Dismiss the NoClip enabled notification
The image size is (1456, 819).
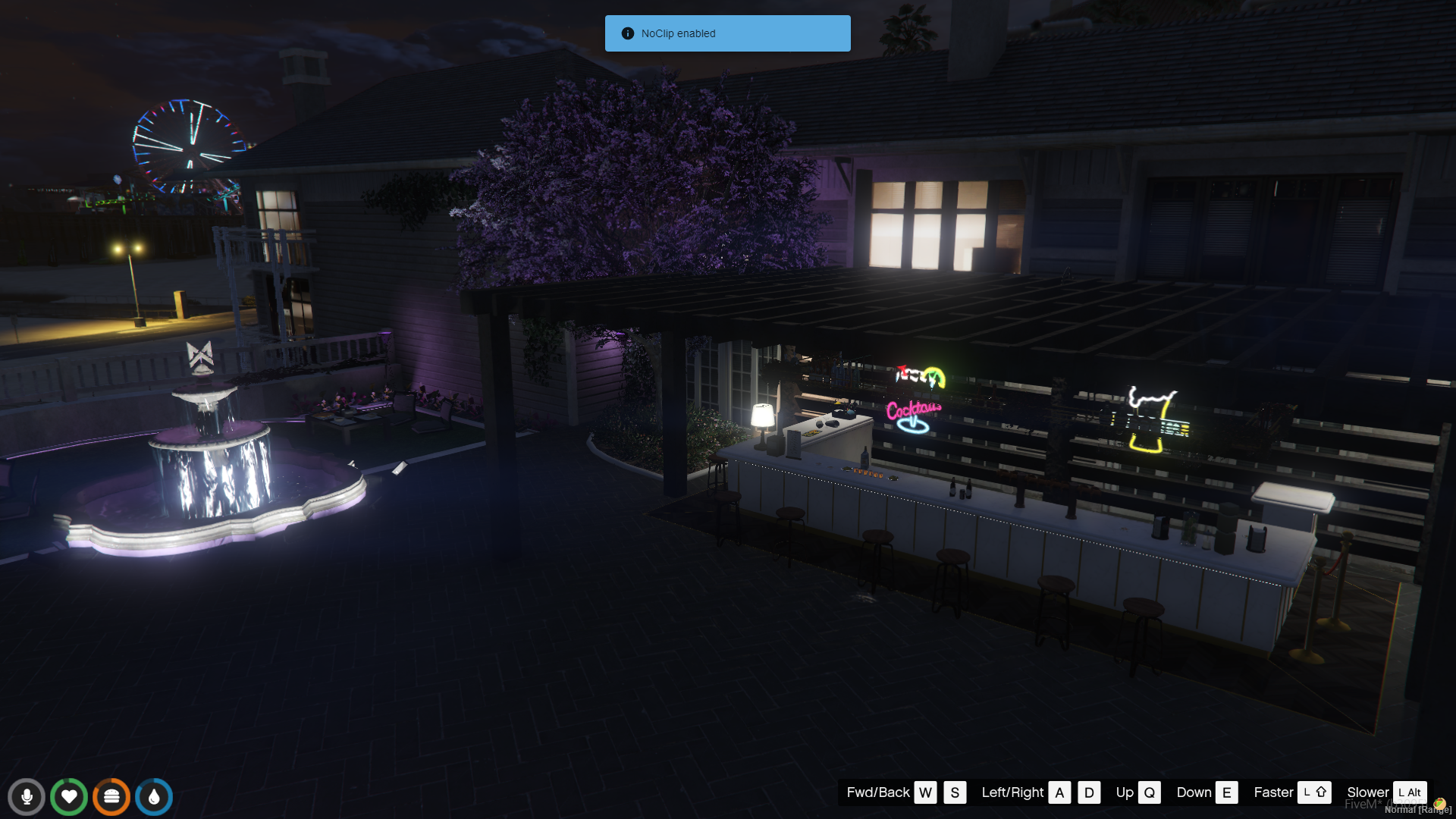tap(727, 33)
